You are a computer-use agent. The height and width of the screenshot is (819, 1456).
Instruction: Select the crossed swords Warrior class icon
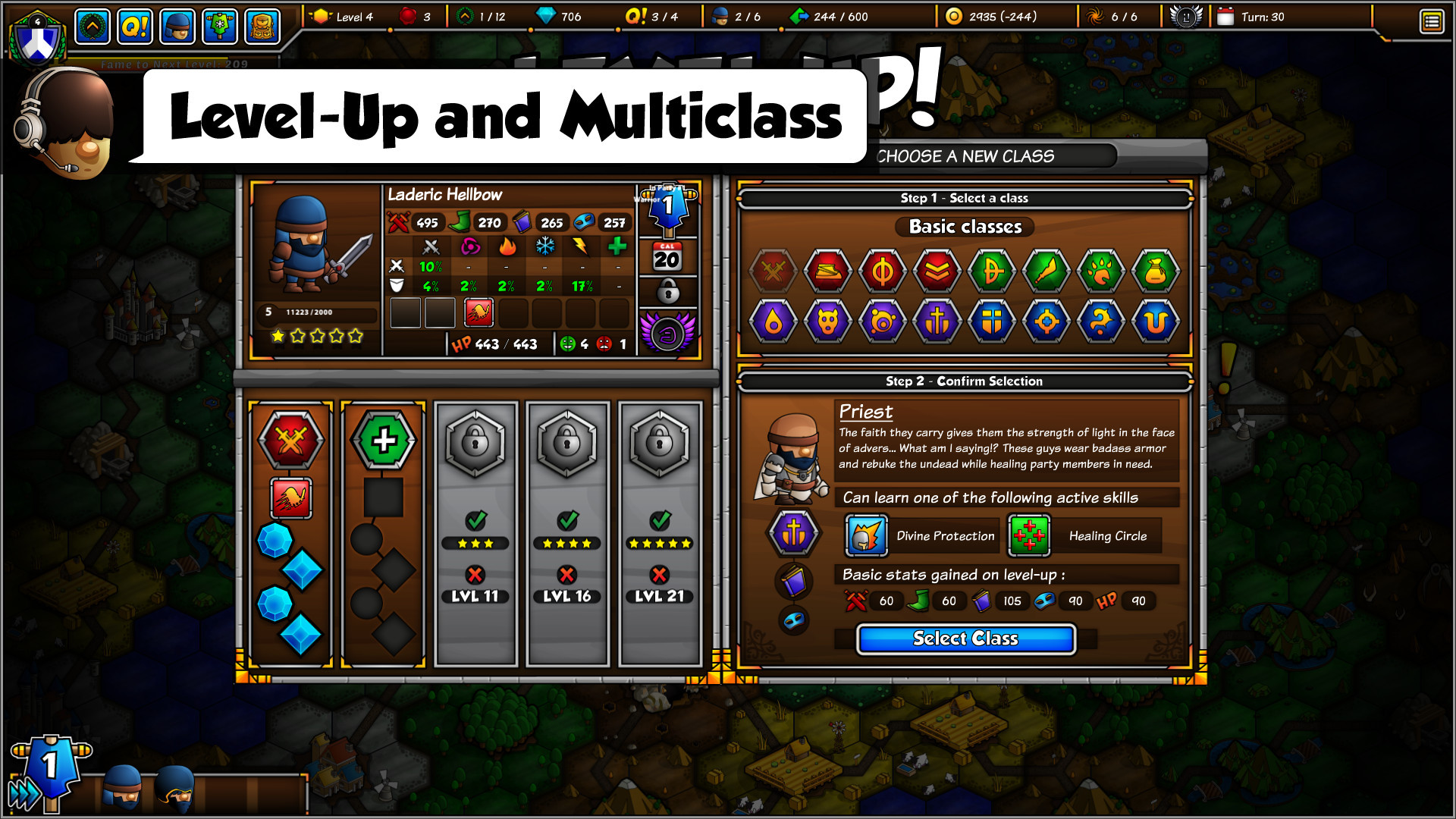tap(773, 271)
